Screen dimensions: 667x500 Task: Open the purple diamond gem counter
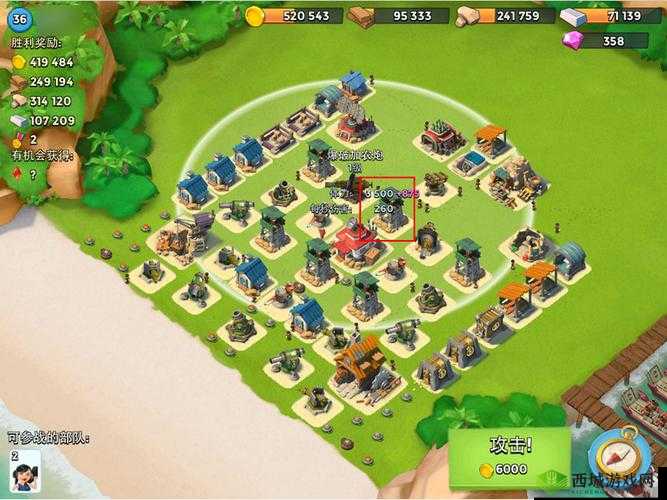602,41
